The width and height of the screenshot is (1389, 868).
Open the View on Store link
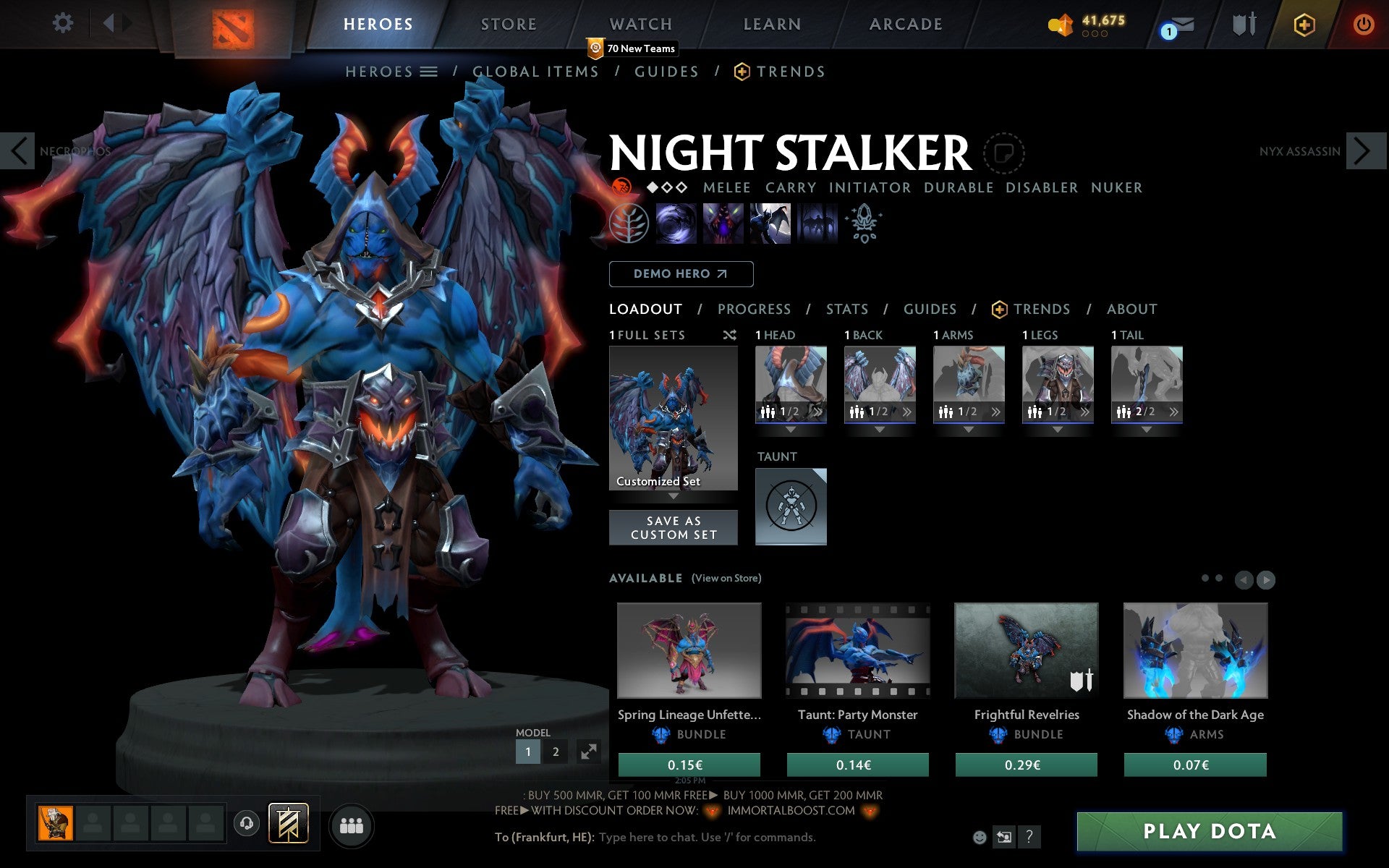pyautogui.click(x=726, y=578)
